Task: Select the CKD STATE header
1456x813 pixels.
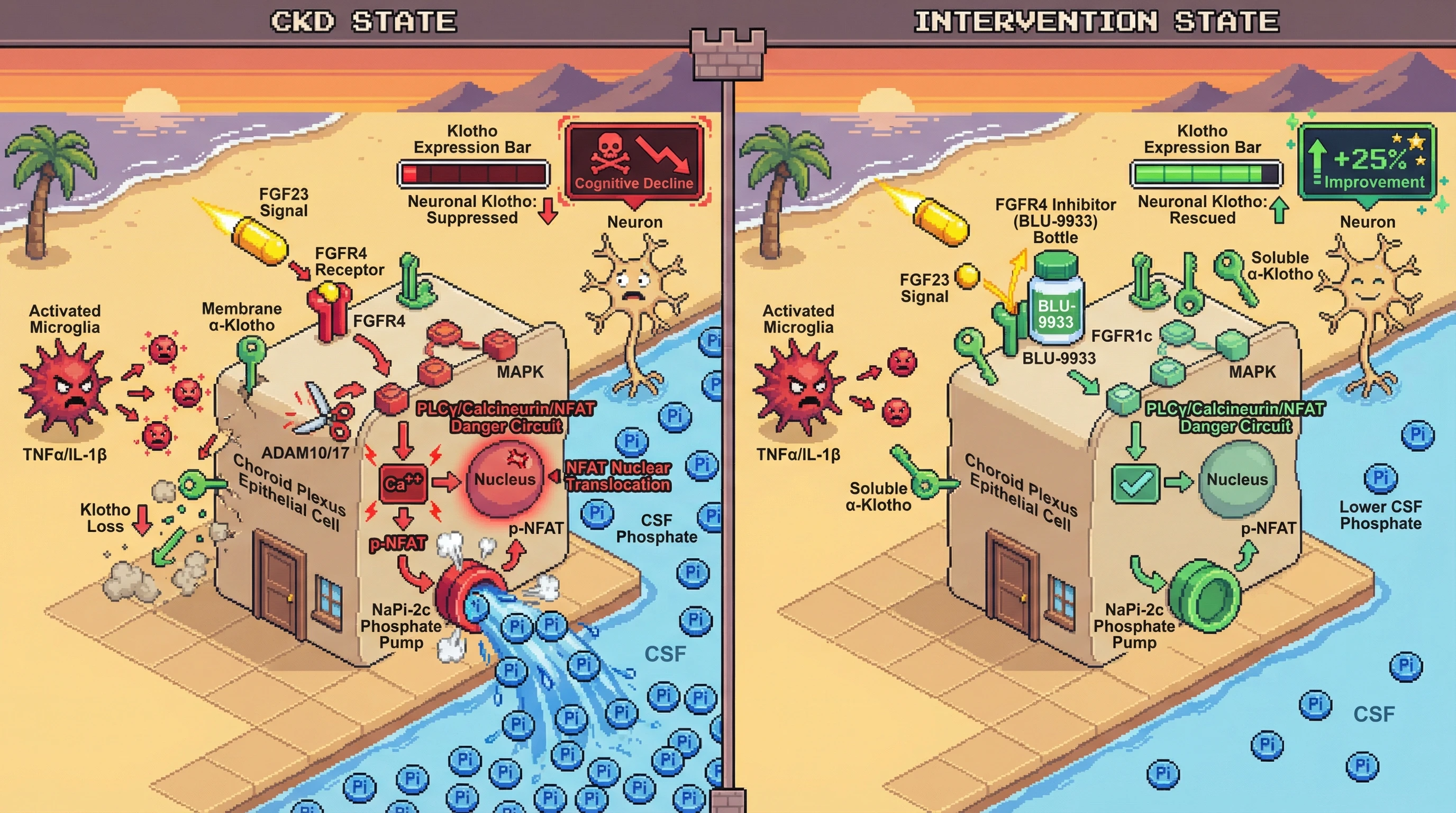Action: click(363, 22)
